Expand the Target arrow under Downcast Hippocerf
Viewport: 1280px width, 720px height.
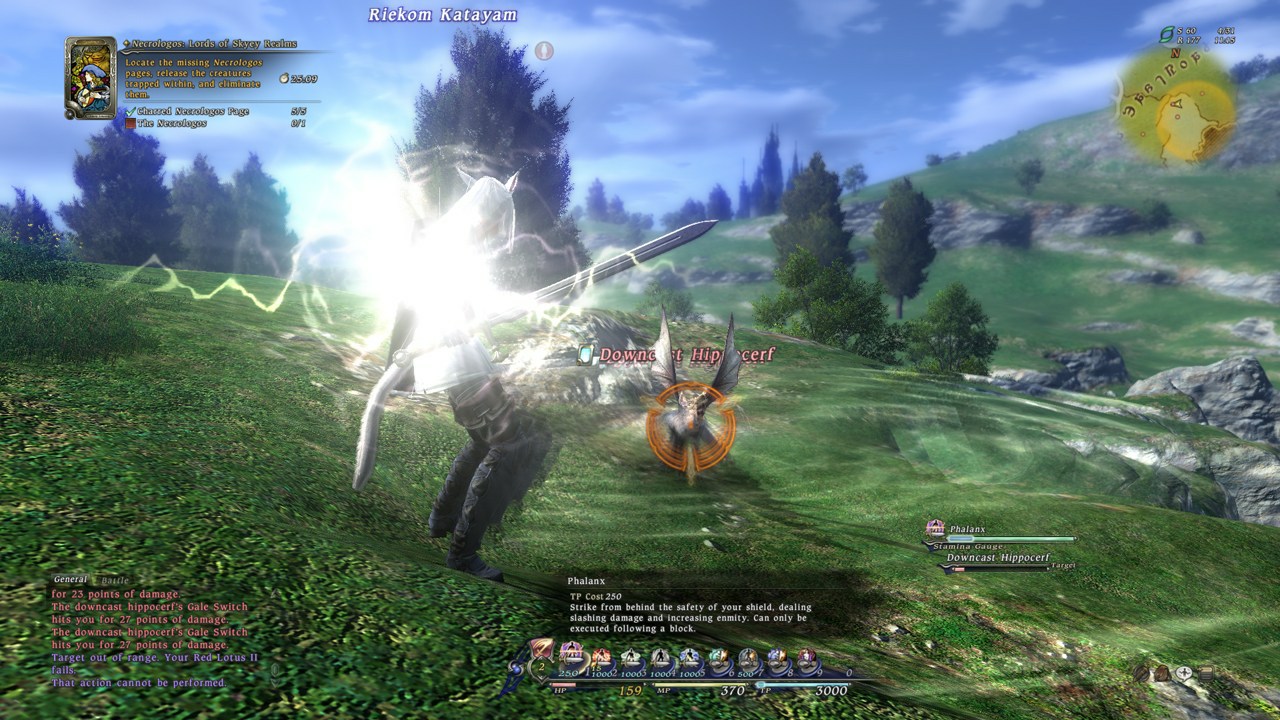coord(1048,568)
